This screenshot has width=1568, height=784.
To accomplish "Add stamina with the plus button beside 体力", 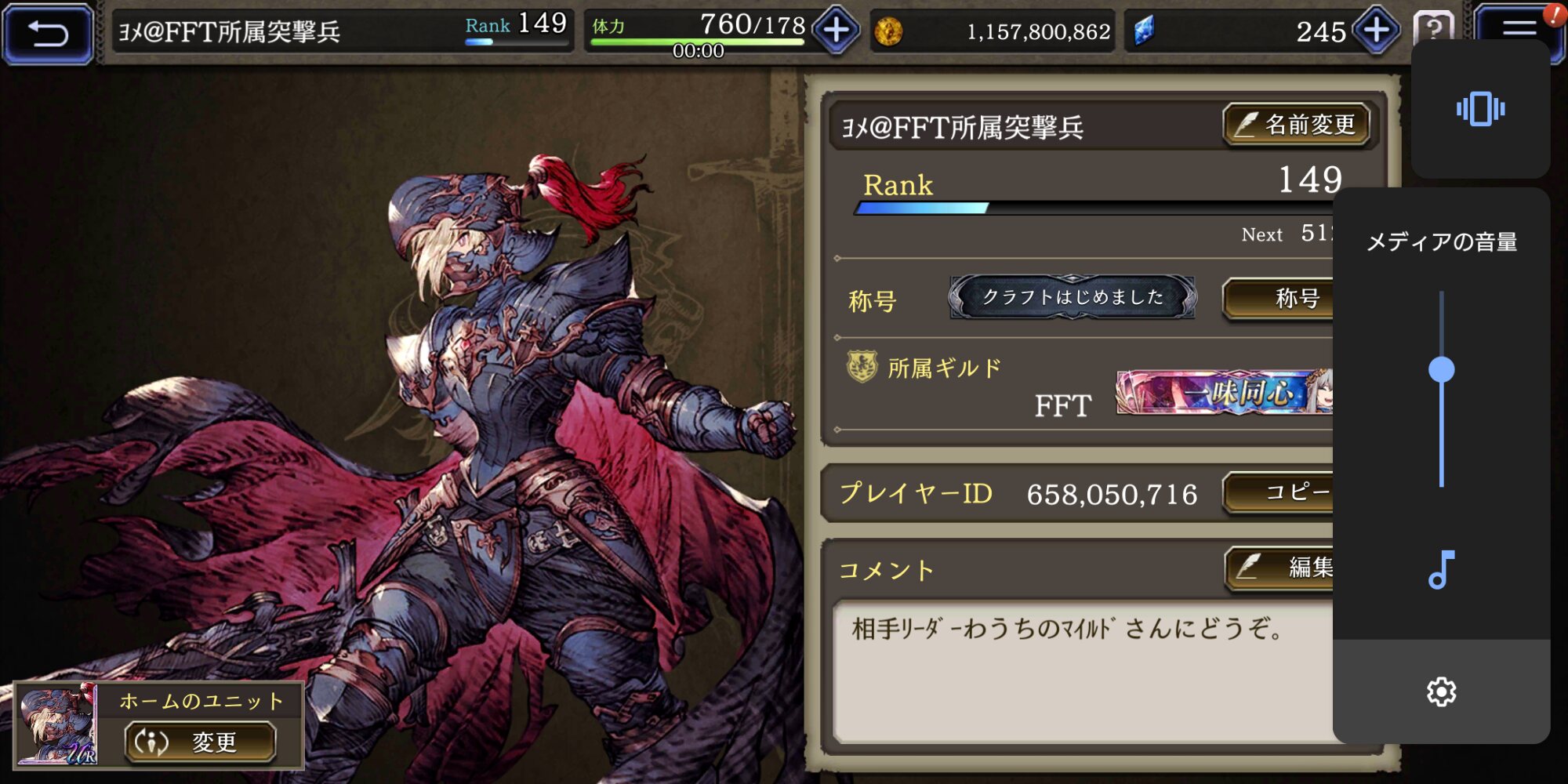I will point(836,31).
